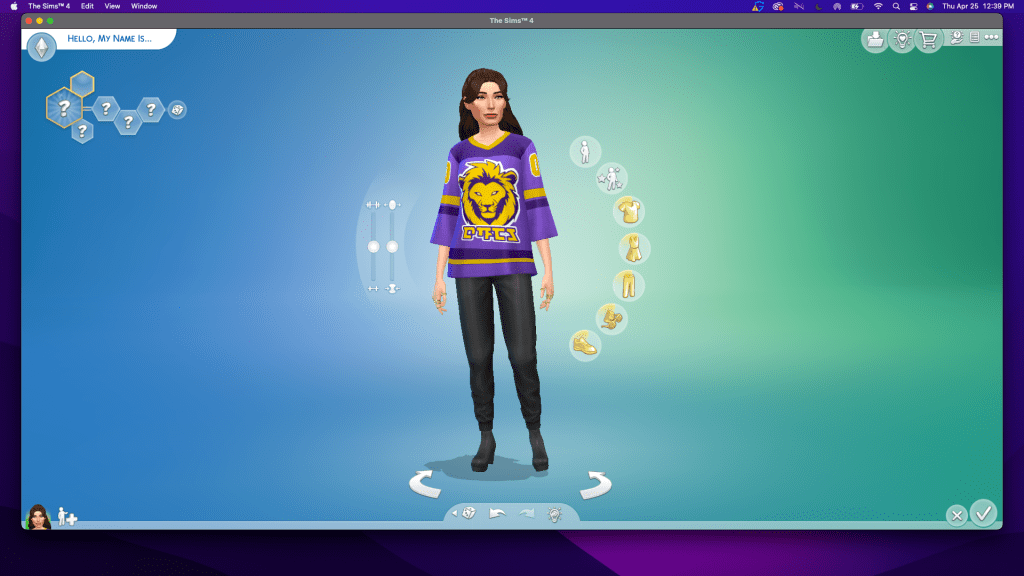Cancel Create a Sim with the X button

tap(956, 516)
